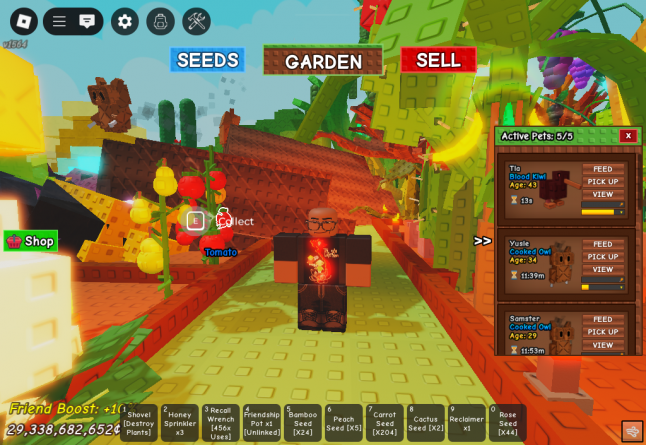Screen dimensions: 646x445
Task: Teleport to the GARDEN
Action: (x=323, y=61)
